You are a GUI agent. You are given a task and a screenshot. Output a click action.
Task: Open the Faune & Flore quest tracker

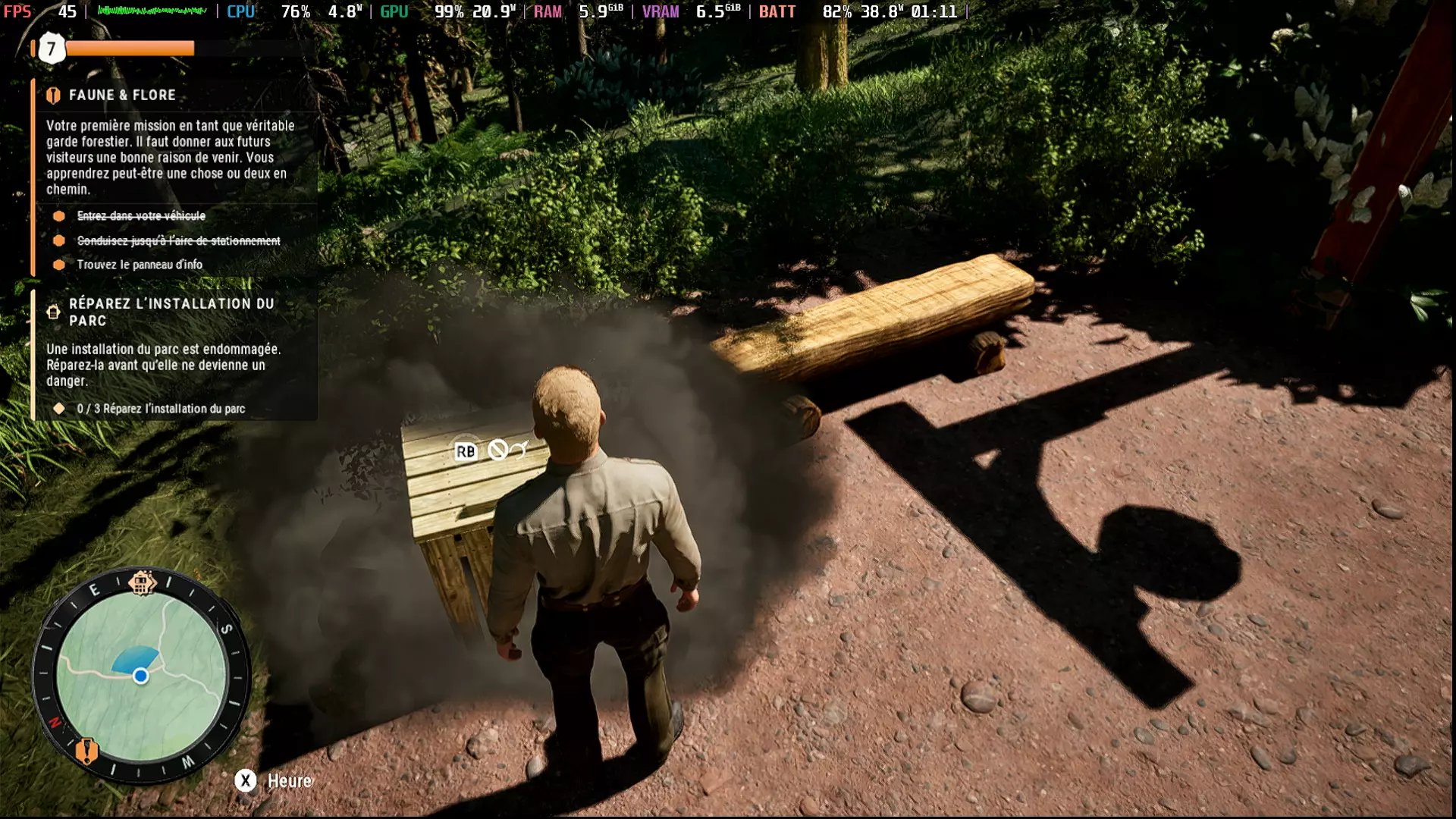[122, 96]
